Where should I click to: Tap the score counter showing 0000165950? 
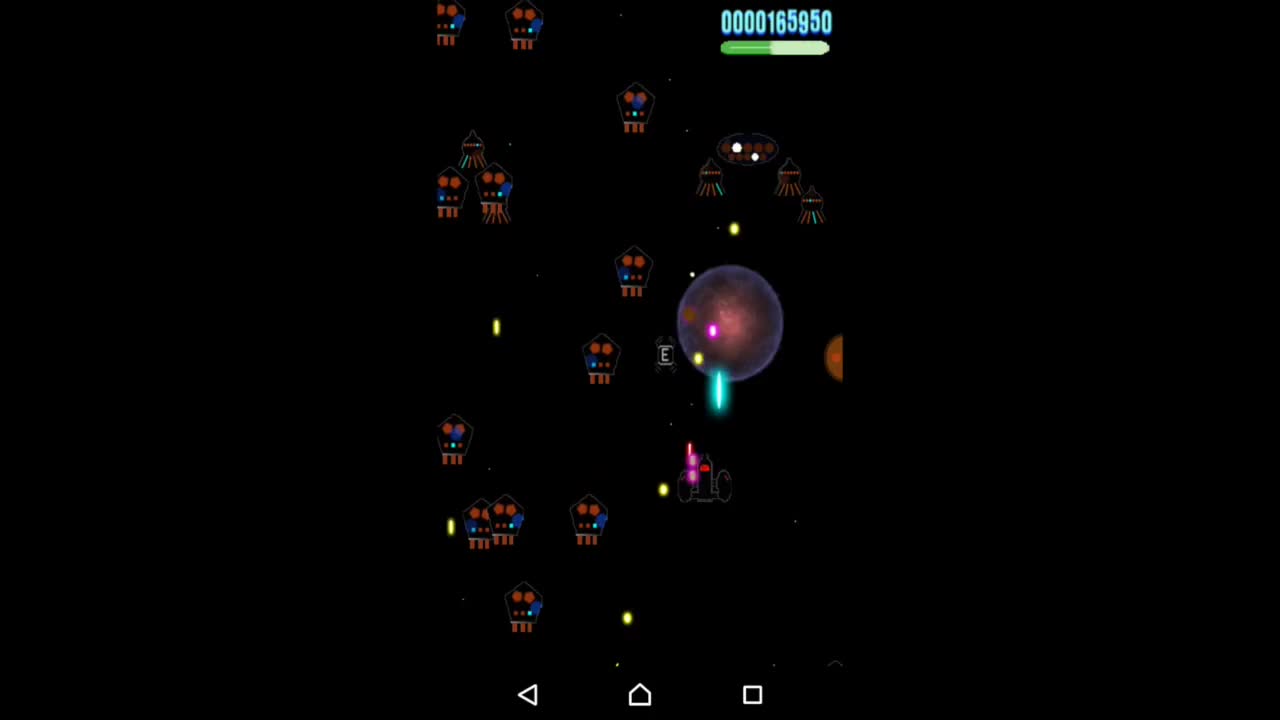tap(776, 23)
